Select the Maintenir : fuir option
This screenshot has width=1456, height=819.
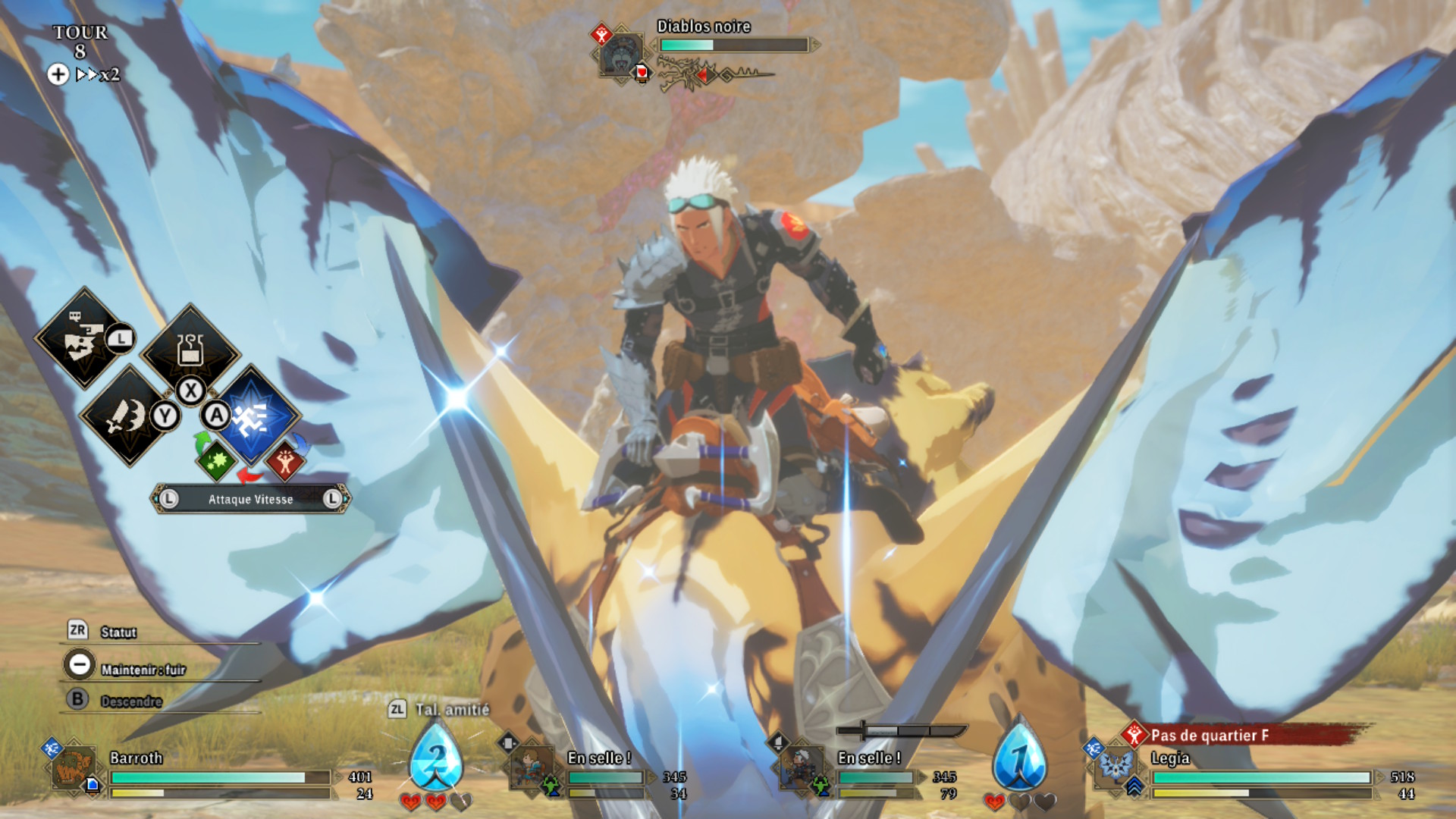(x=143, y=669)
